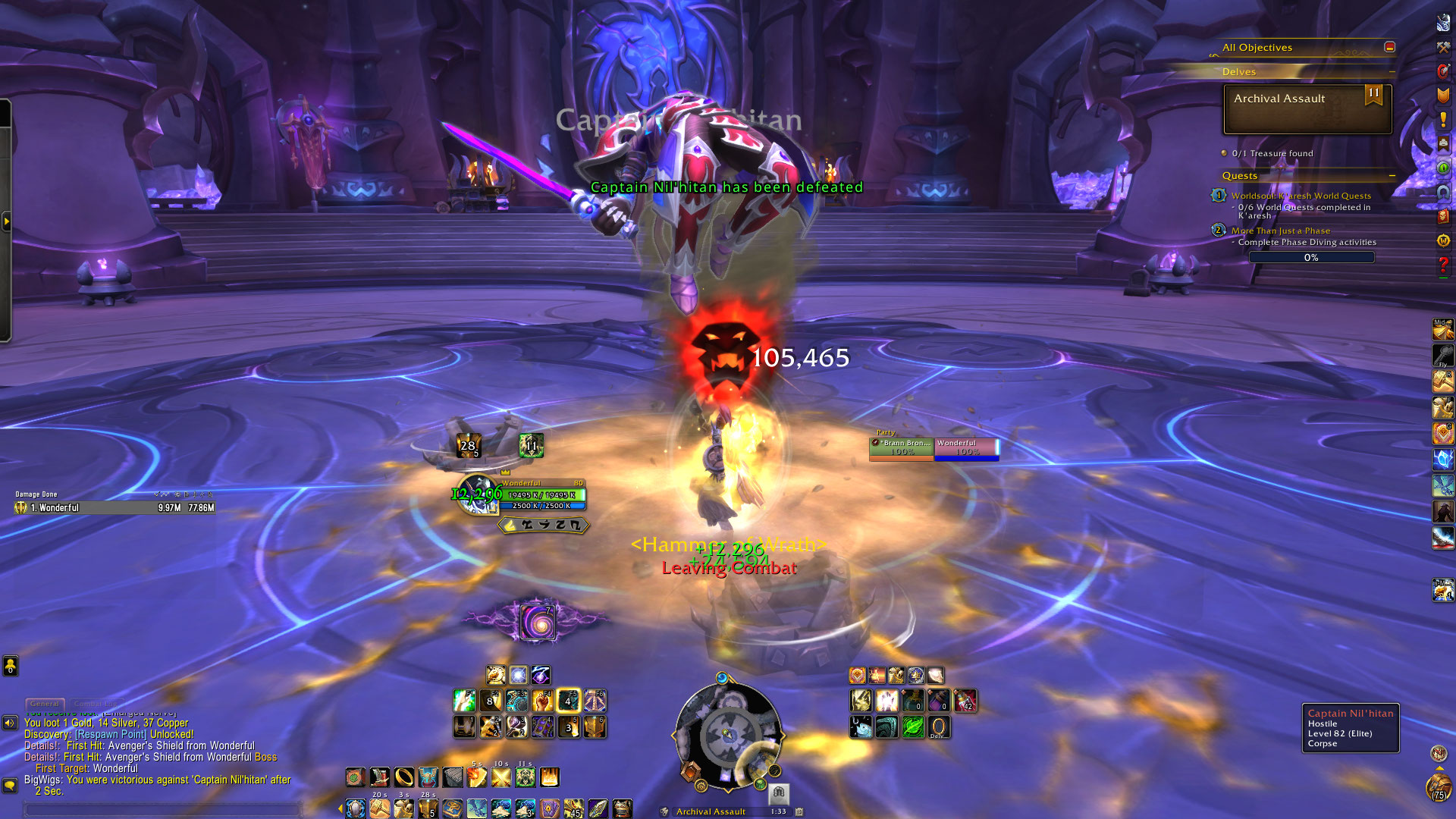Image resolution: width=1456 pixels, height=819 pixels.
Task: Activate the green leaf ability icon
Action: (x=912, y=727)
